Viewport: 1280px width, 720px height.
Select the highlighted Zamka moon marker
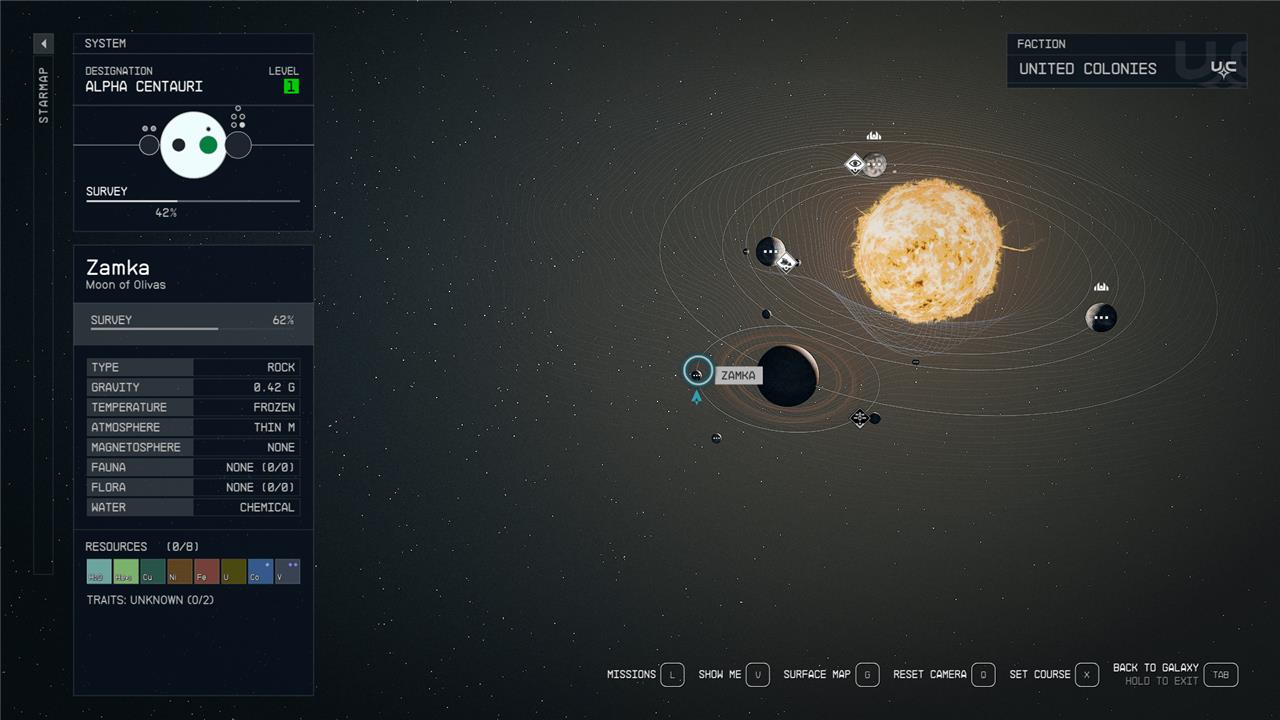[697, 372]
